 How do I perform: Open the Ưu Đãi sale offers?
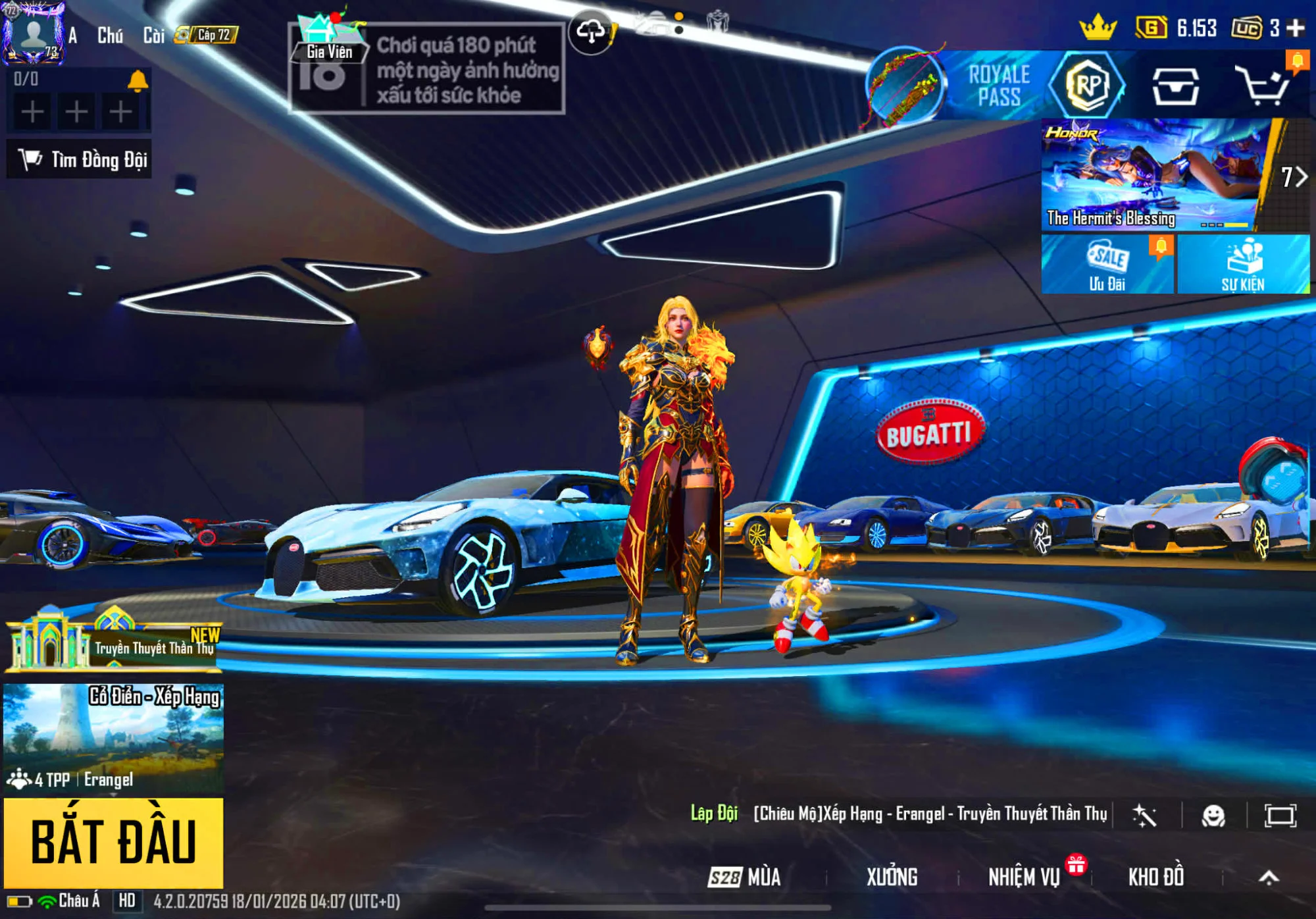click(x=1107, y=265)
